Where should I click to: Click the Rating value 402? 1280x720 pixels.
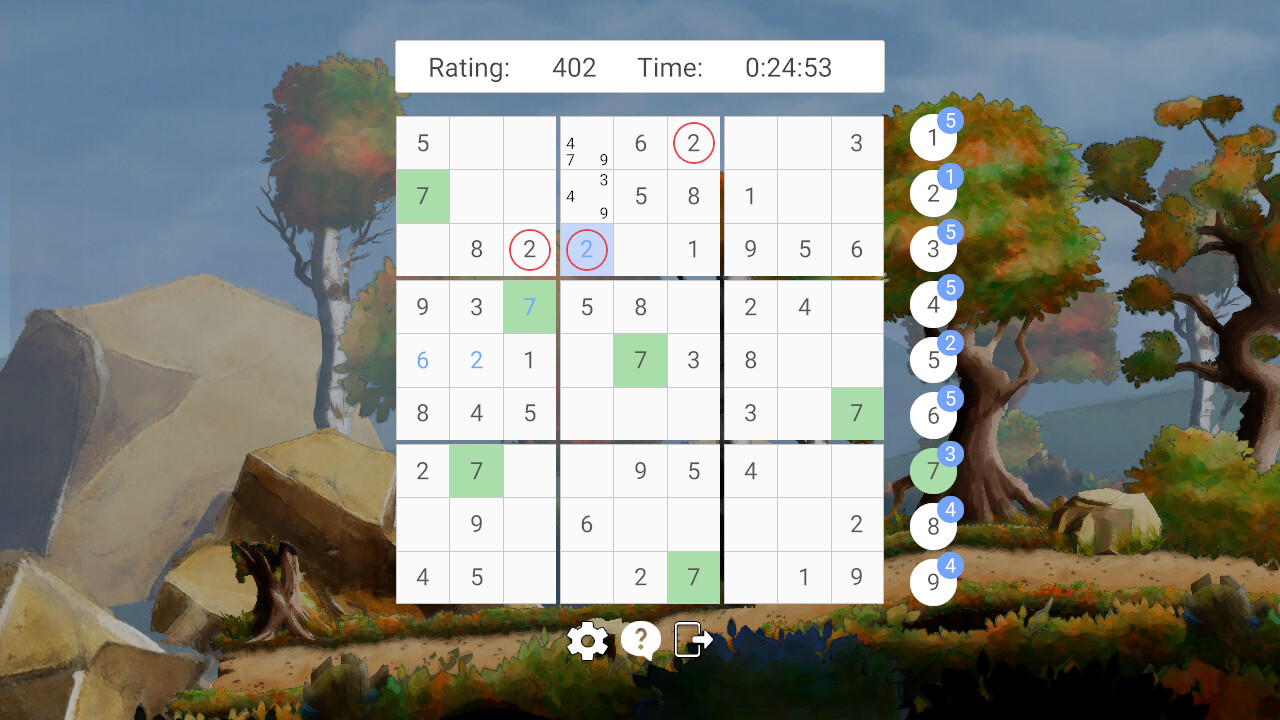click(x=575, y=68)
